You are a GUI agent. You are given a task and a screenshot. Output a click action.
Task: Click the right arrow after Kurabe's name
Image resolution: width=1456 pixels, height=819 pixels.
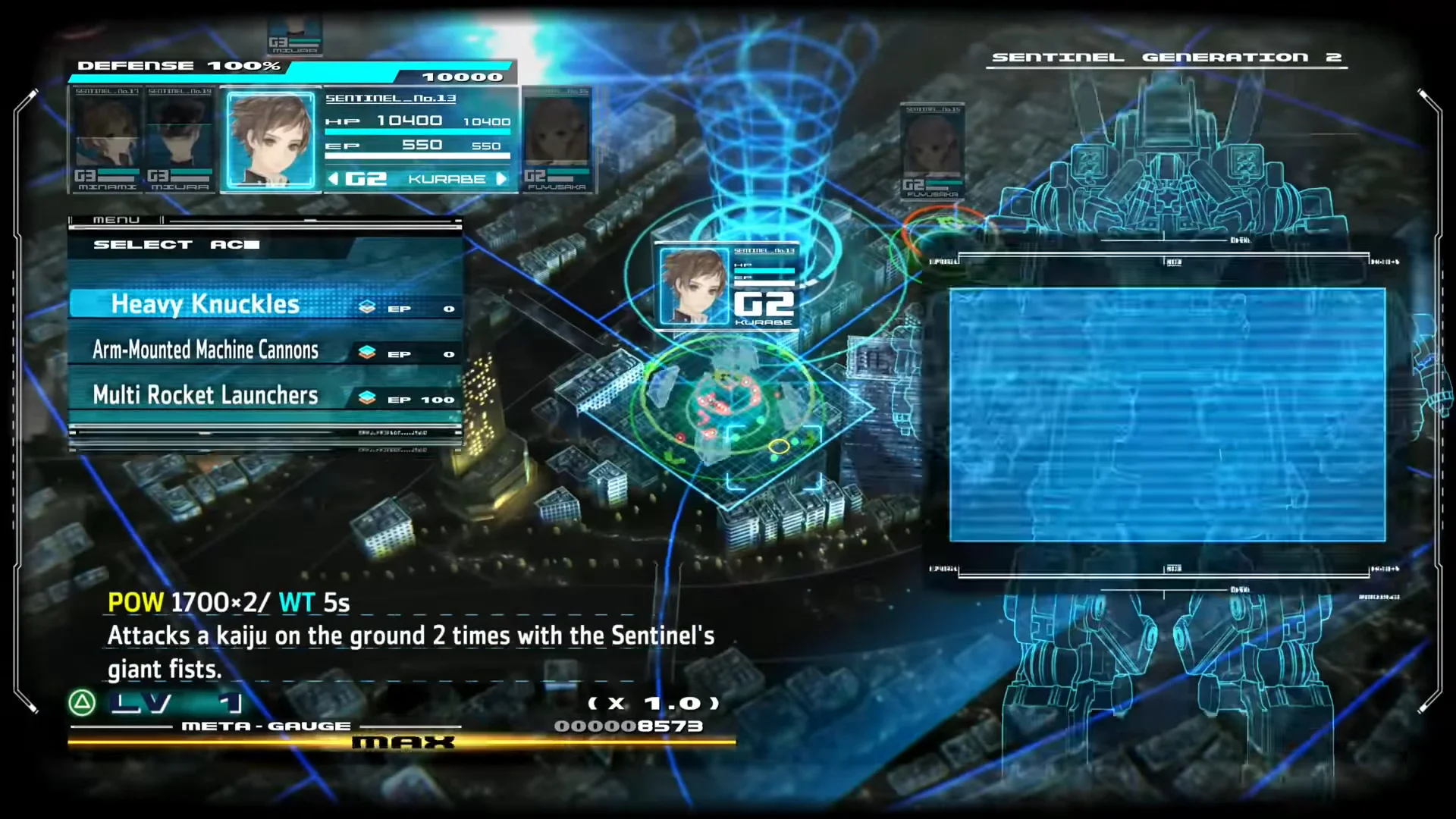point(501,179)
